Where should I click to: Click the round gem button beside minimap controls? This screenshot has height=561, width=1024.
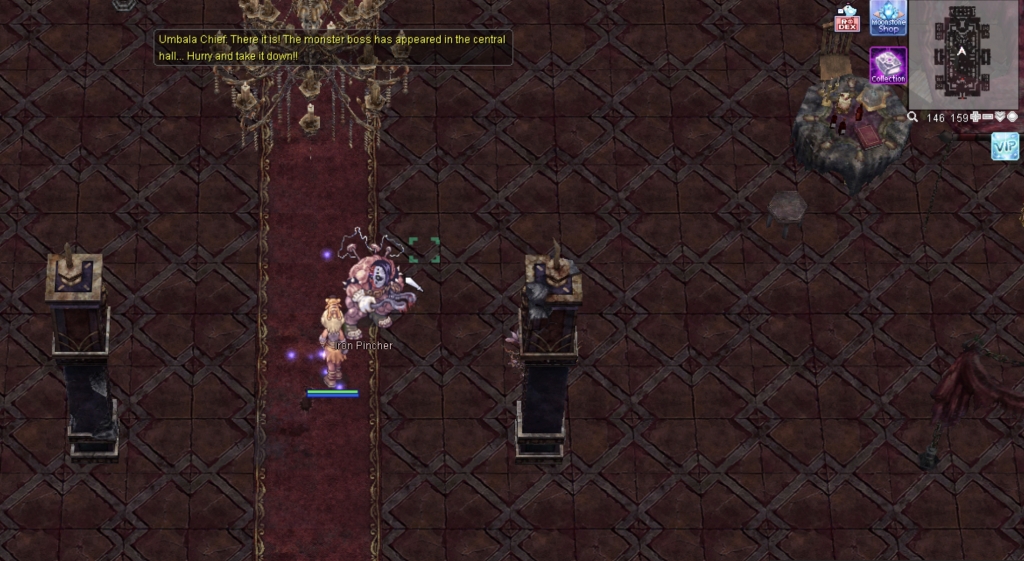[1012, 118]
